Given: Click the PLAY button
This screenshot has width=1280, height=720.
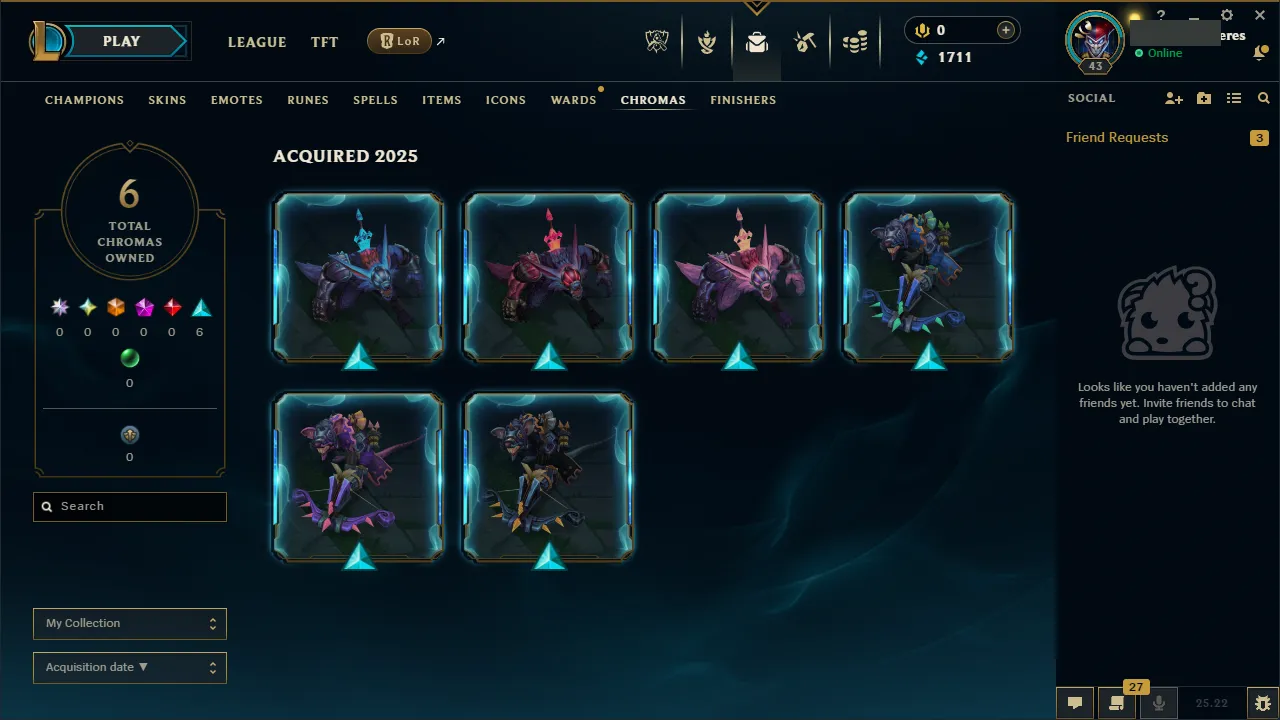Looking at the screenshot, I should [121, 41].
